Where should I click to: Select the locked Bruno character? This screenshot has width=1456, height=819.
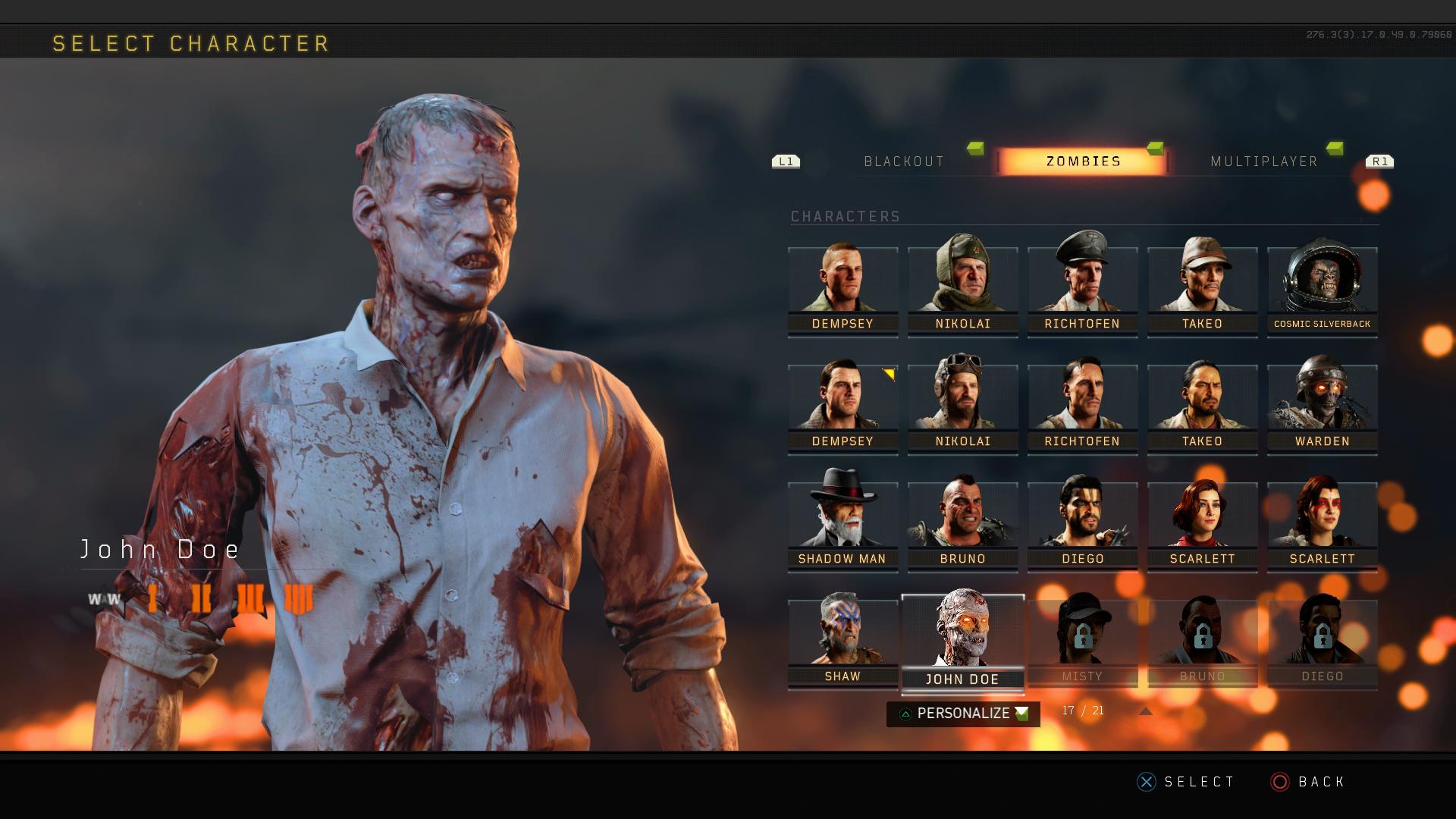(x=1202, y=641)
